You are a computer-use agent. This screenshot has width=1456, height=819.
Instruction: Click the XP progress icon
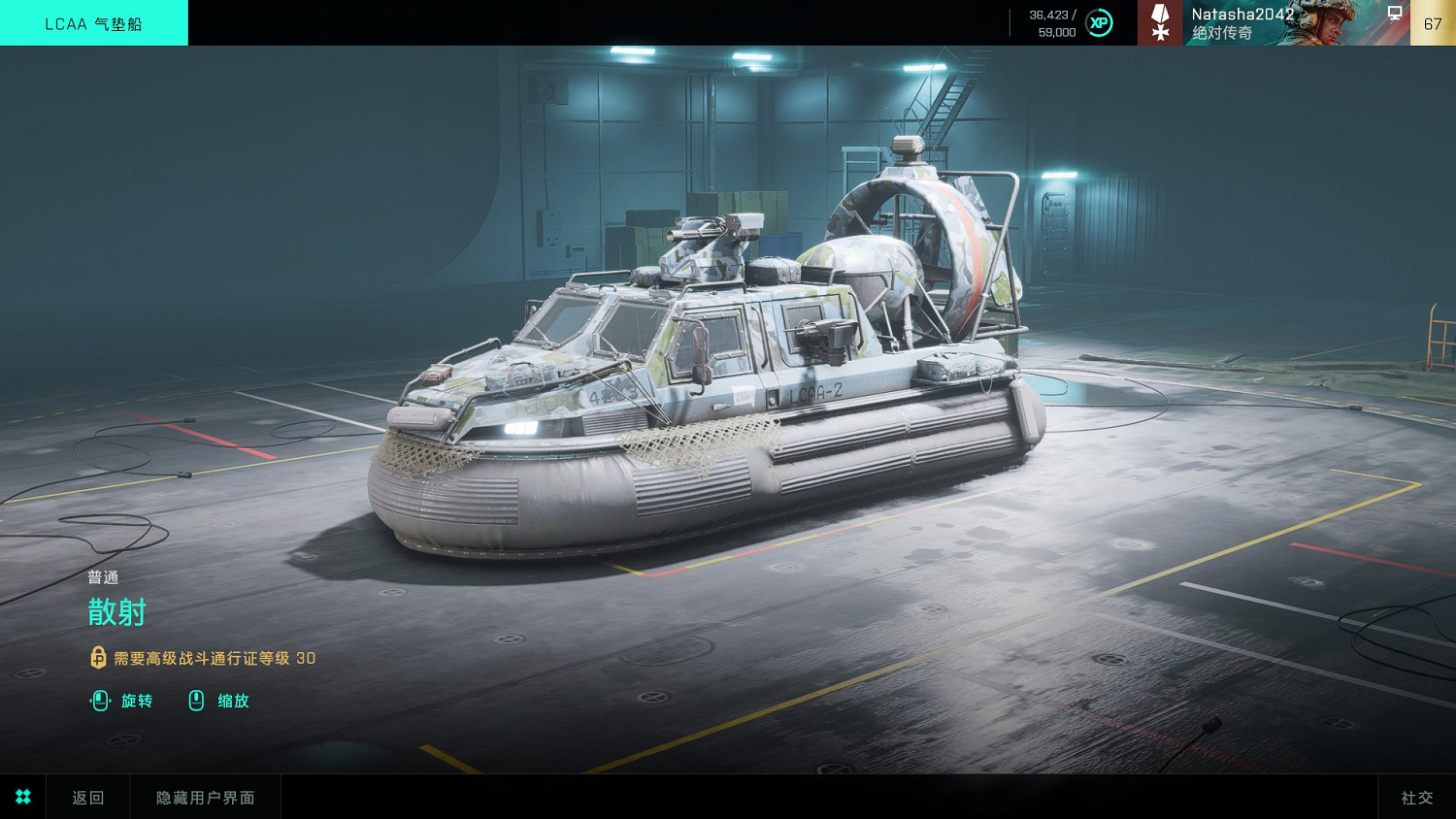(x=1099, y=23)
